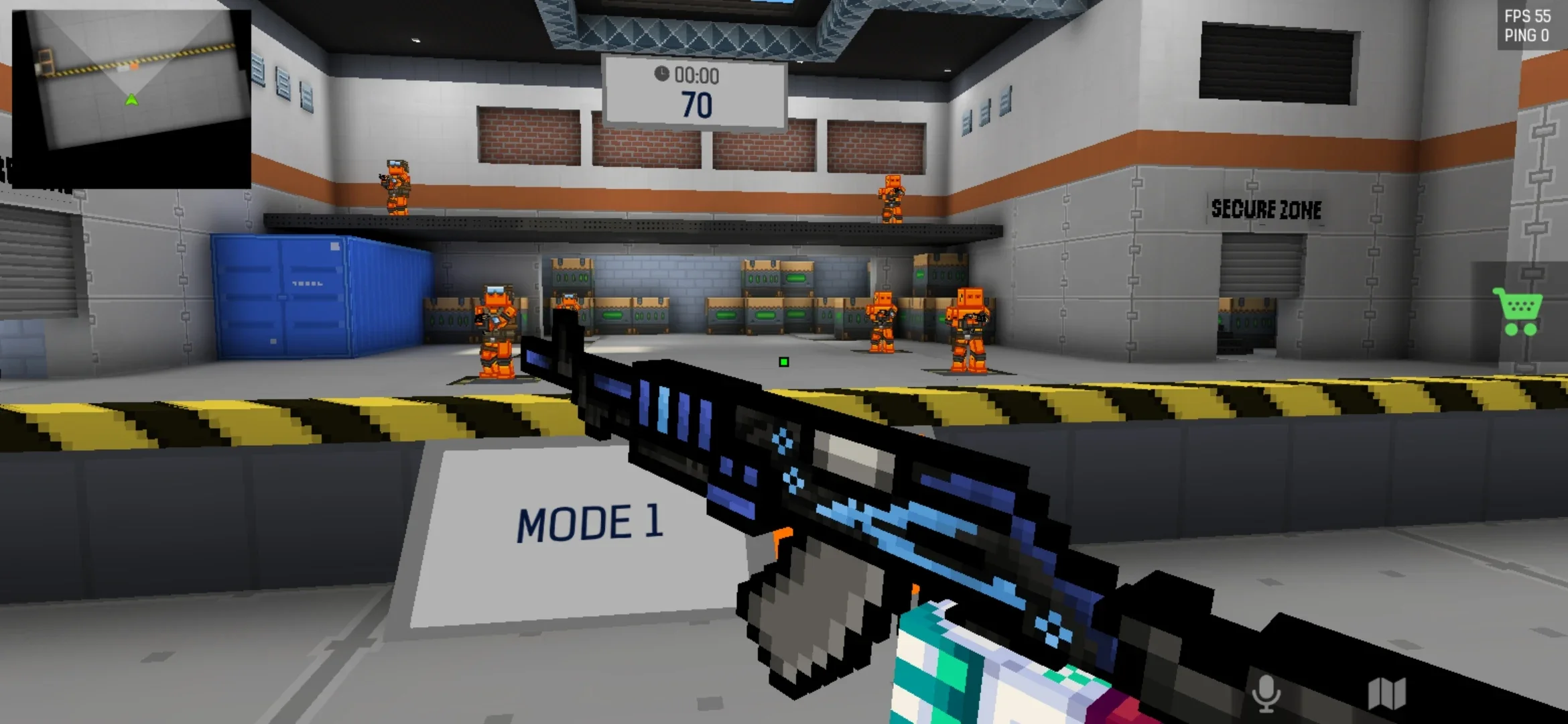
Task: Open the shop via the green cart icon
Action: coord(1518,310)
